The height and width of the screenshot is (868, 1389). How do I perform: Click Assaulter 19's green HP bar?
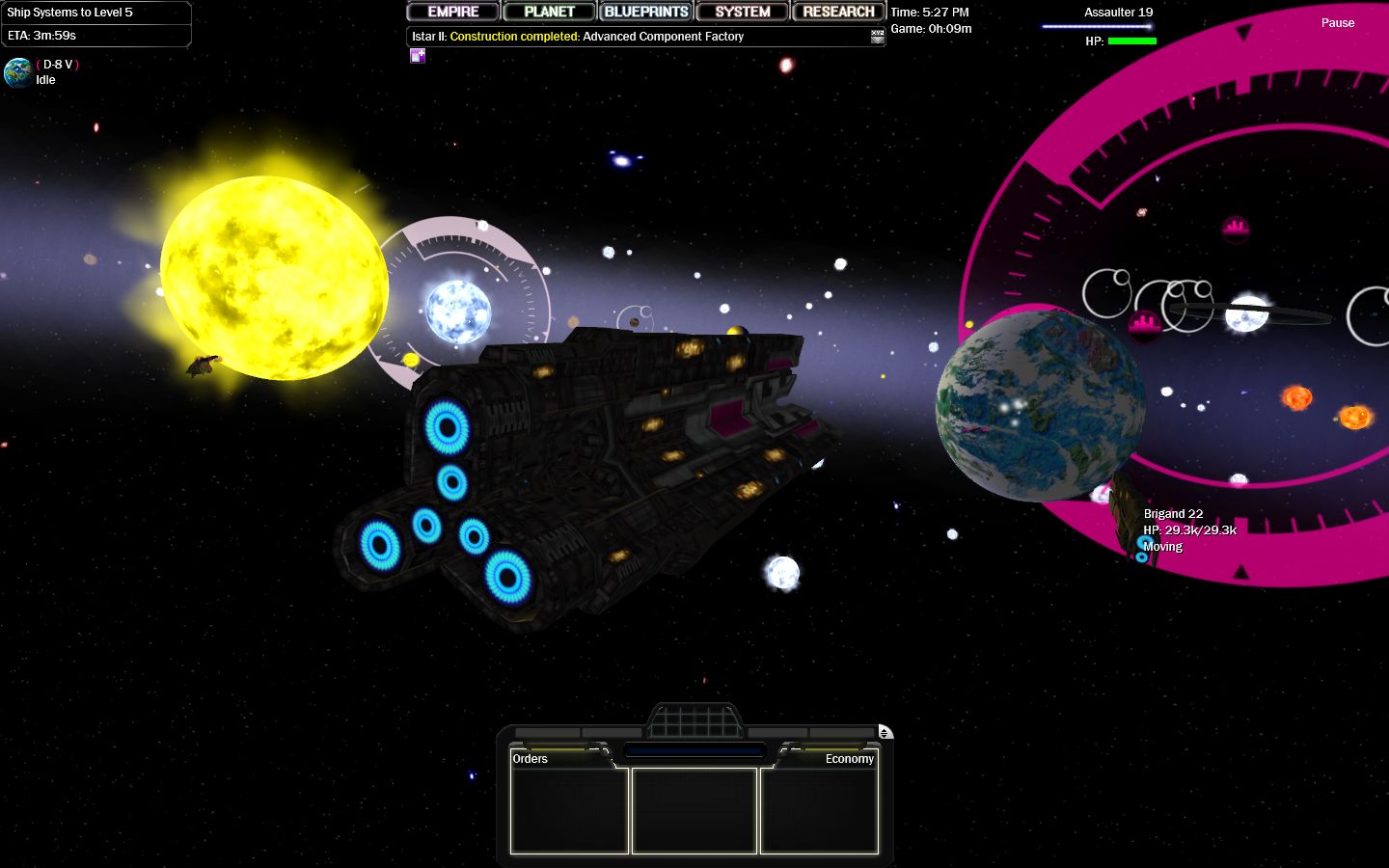1133,41
